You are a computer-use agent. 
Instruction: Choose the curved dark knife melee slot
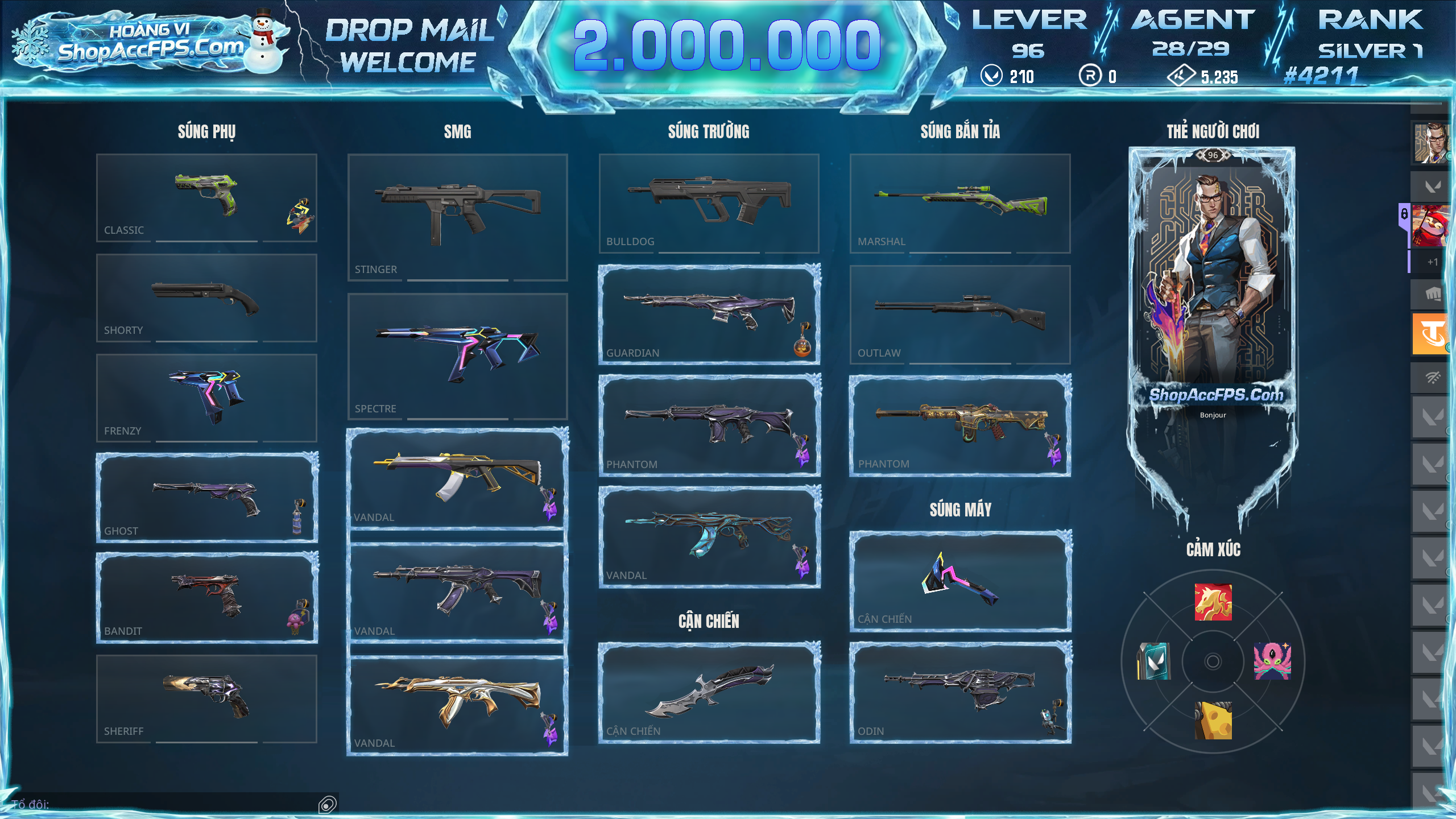709,692
